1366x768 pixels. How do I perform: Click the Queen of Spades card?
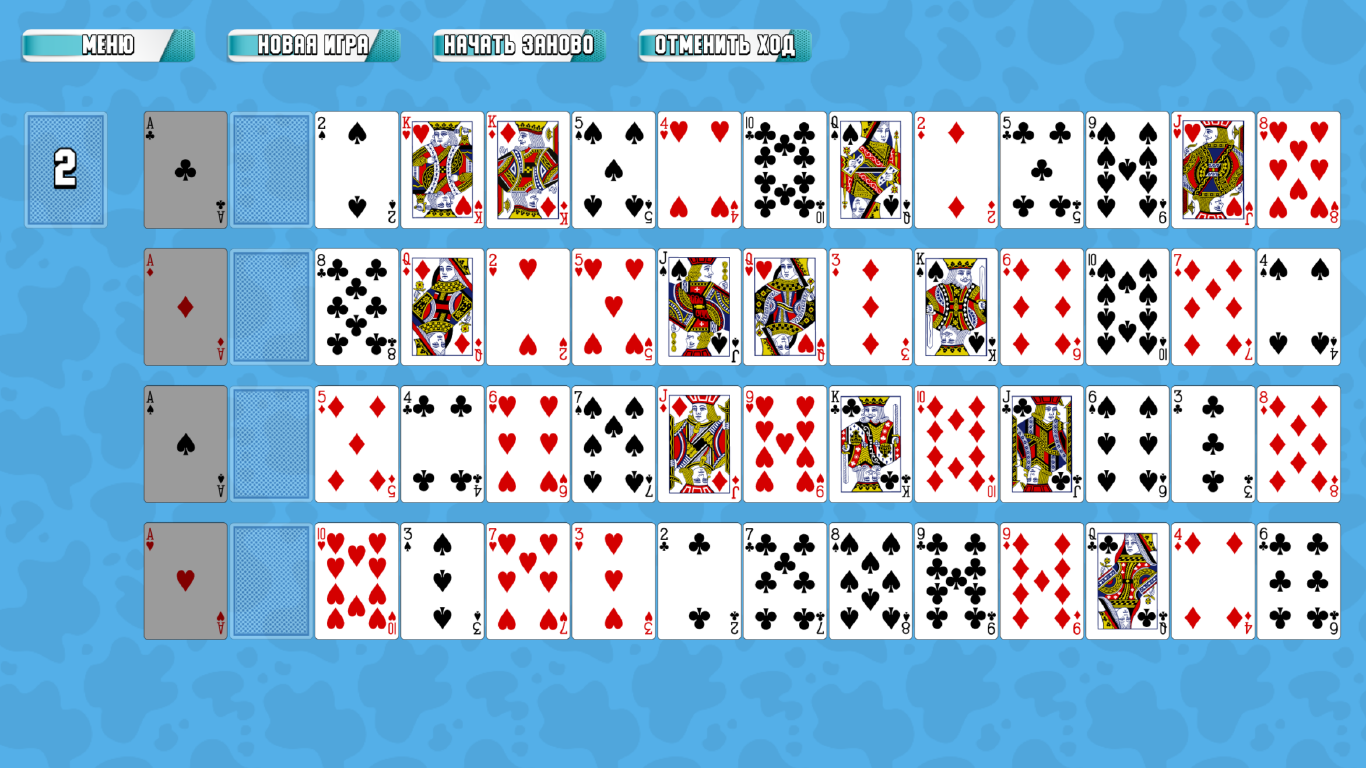point(870,168)
